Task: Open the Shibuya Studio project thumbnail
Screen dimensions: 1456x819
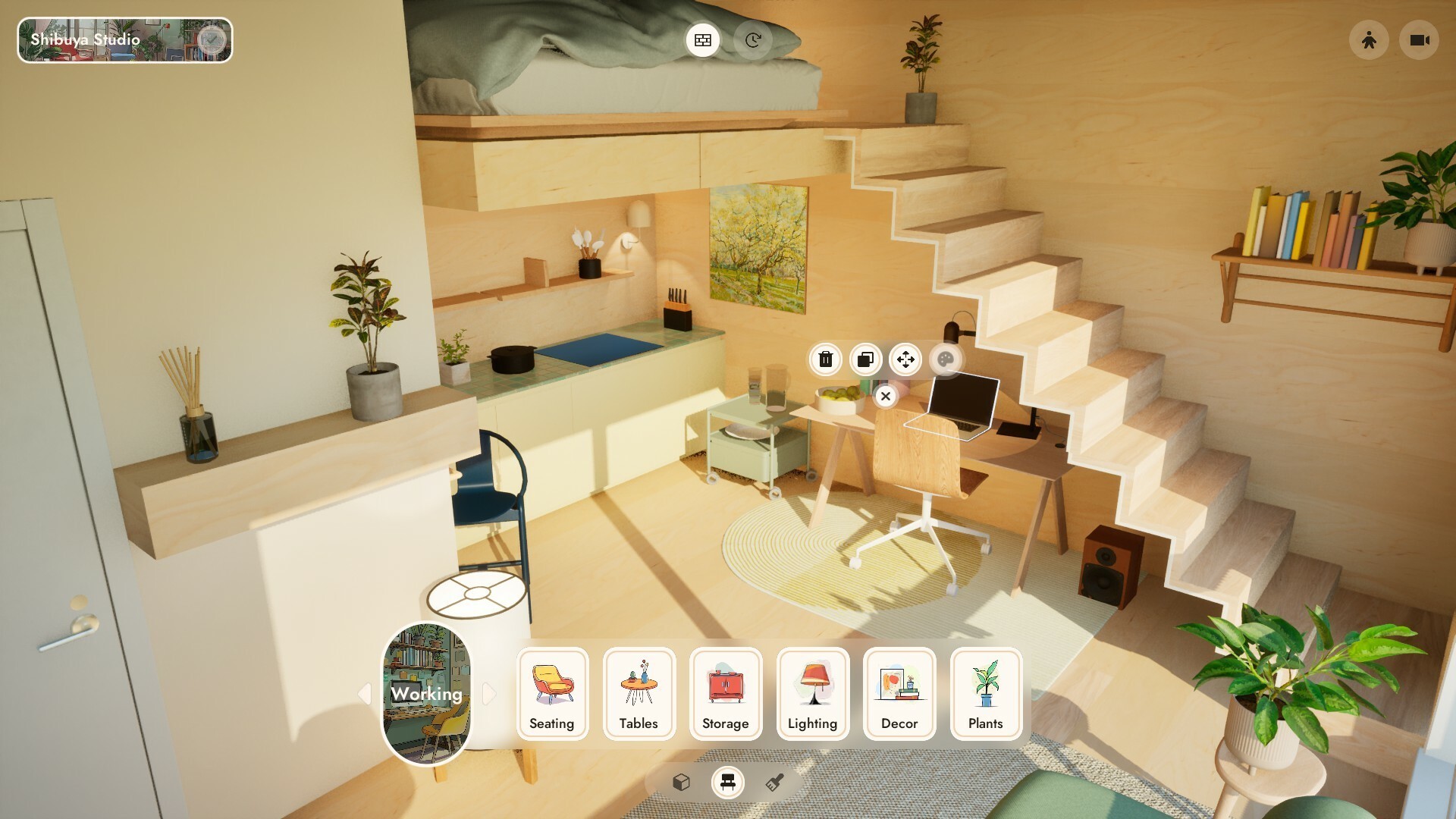Action: [124, 40]
